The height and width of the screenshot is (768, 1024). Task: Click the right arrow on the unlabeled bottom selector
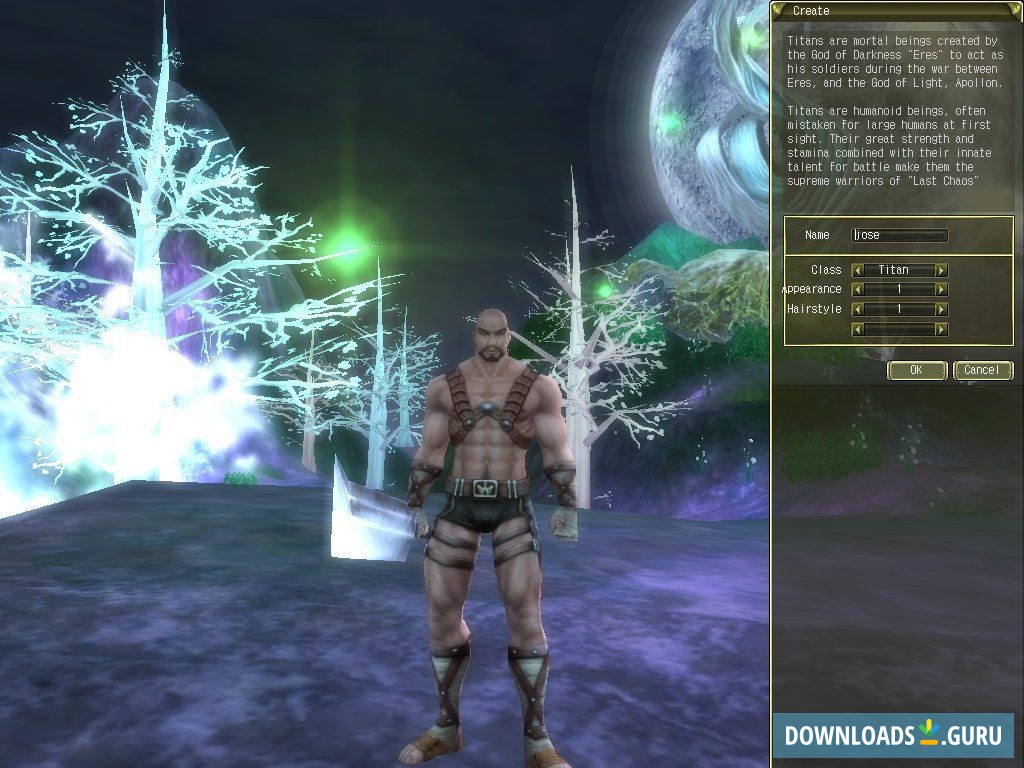pyautogui.click(x=941, y=329)
